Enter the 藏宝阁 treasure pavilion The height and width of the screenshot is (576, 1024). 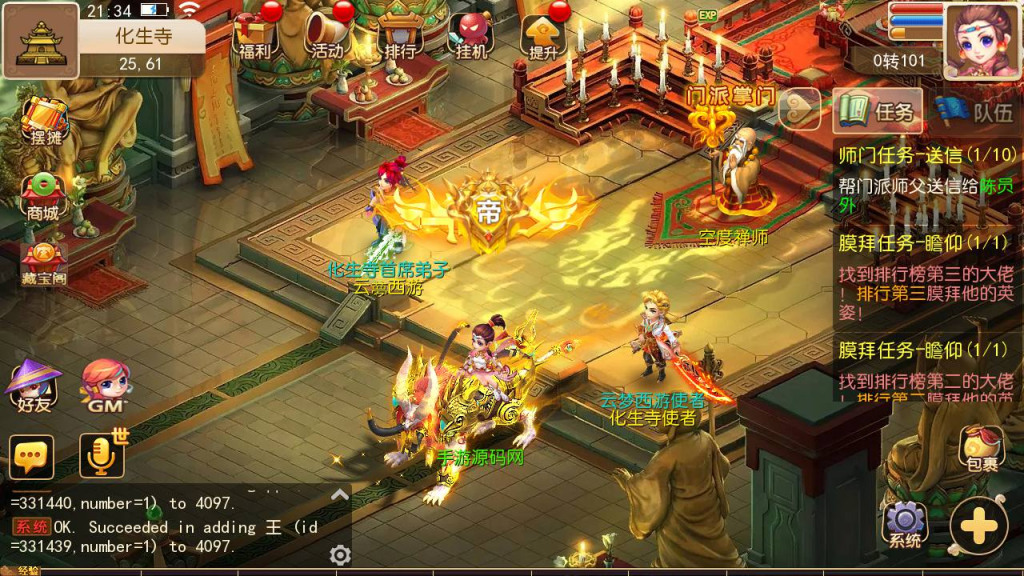pyautogui.click(x=44, y=262)
